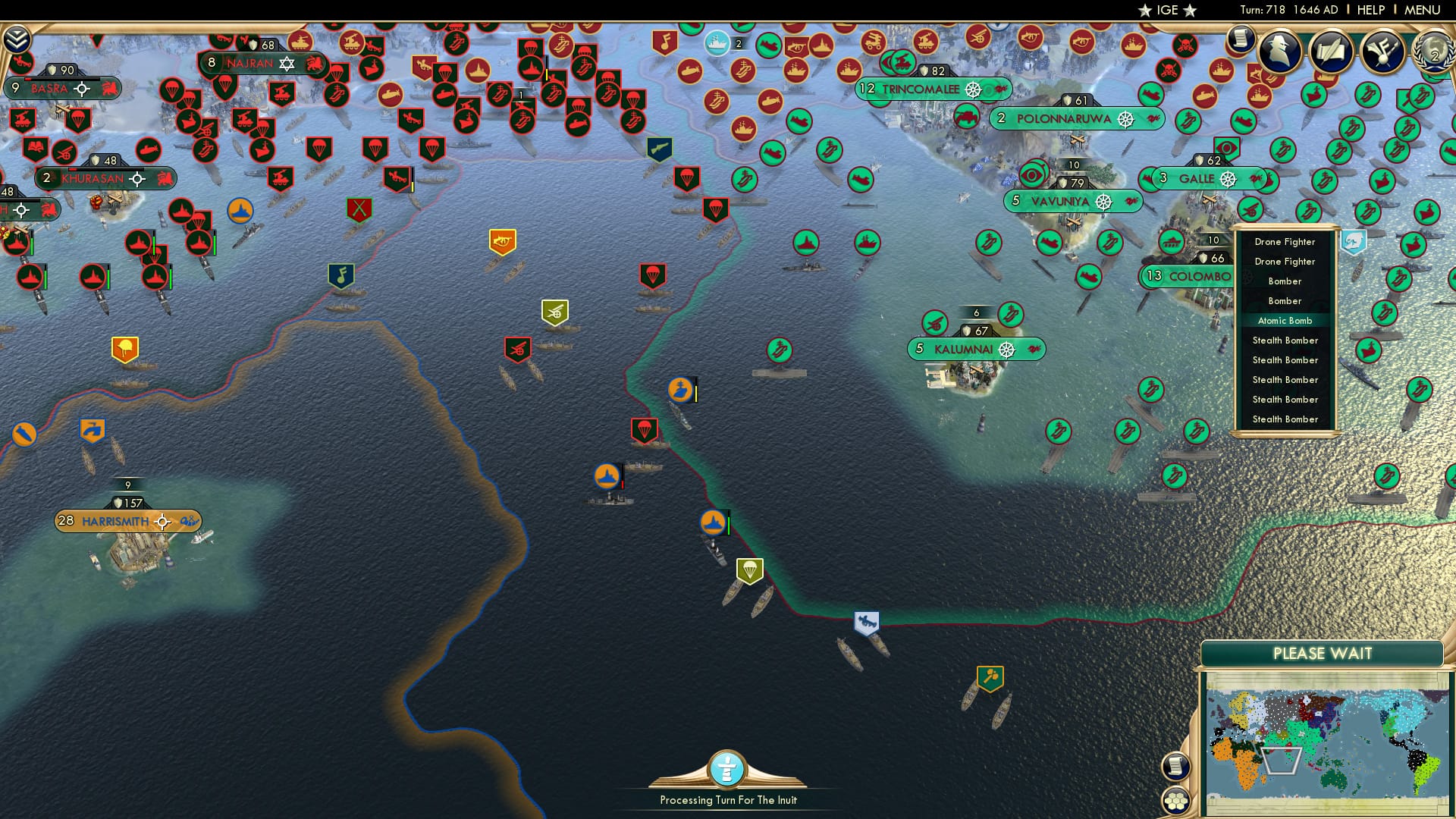The width and height of the screenshot is (1456, 819).
Task: Select Atomic Bomb from the unit list
Action: click(x=1285, y=320)
